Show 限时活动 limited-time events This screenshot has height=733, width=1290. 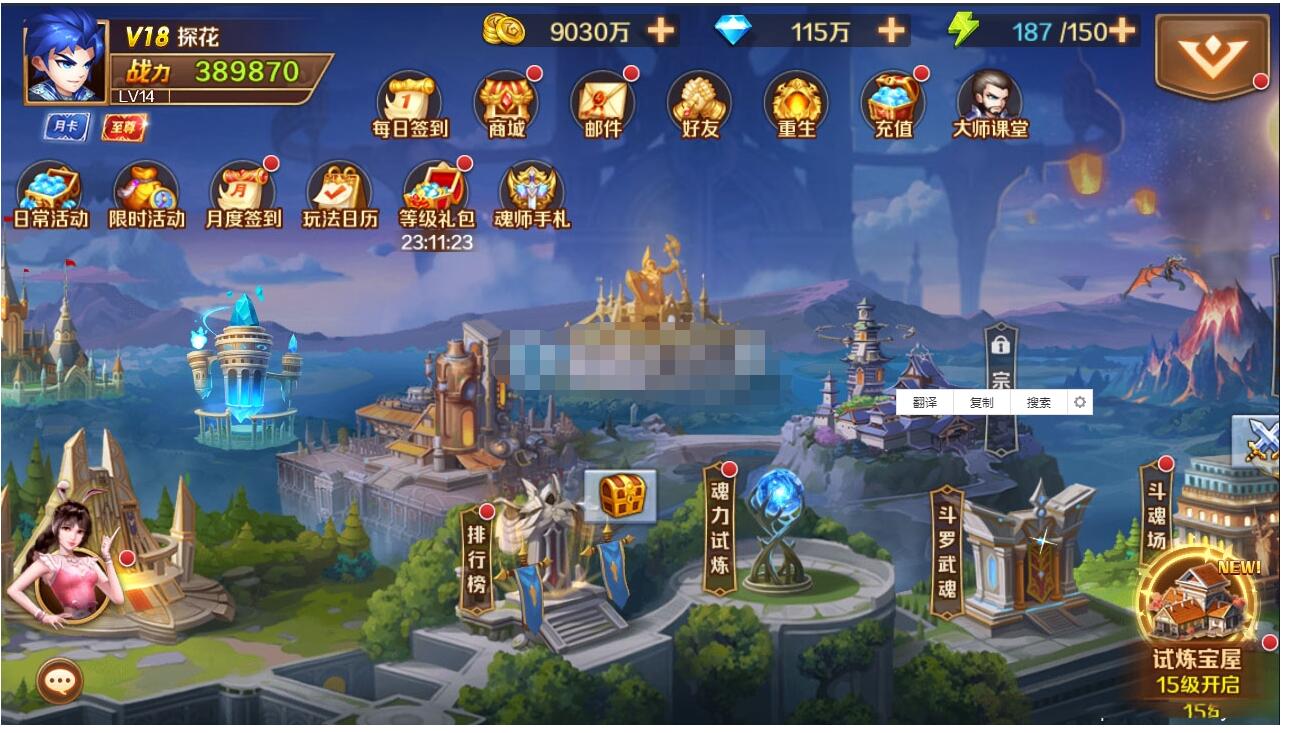[146, 194]
